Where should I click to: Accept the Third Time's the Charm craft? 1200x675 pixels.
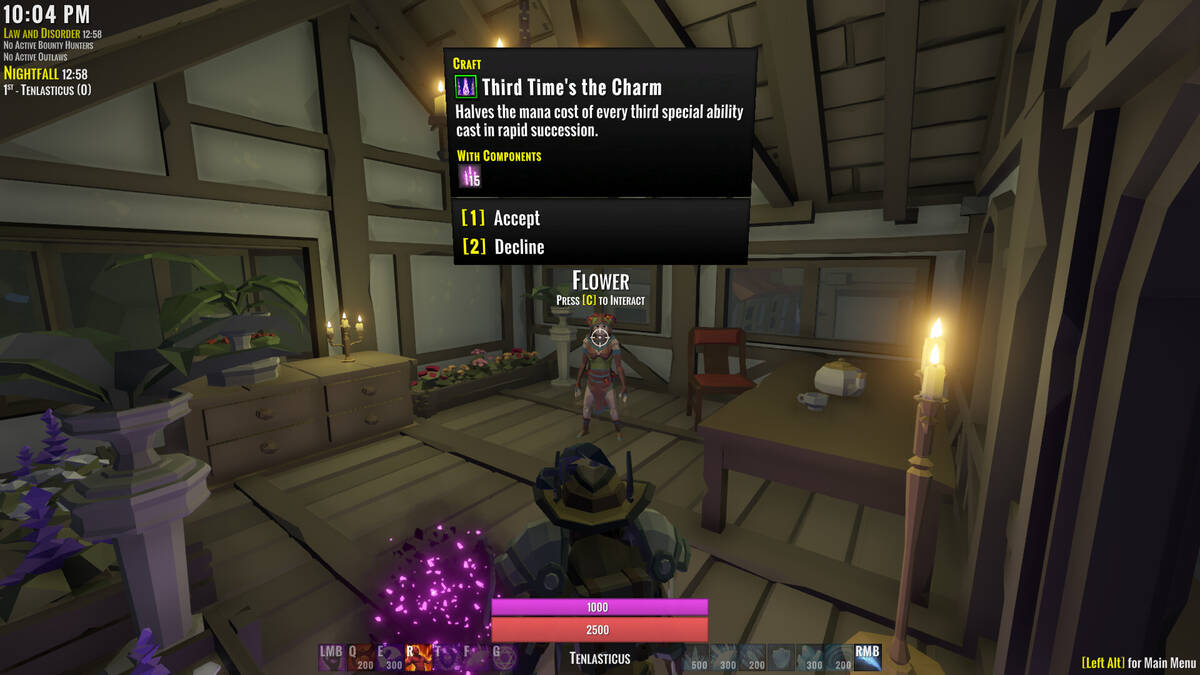(x=516, y=218)
